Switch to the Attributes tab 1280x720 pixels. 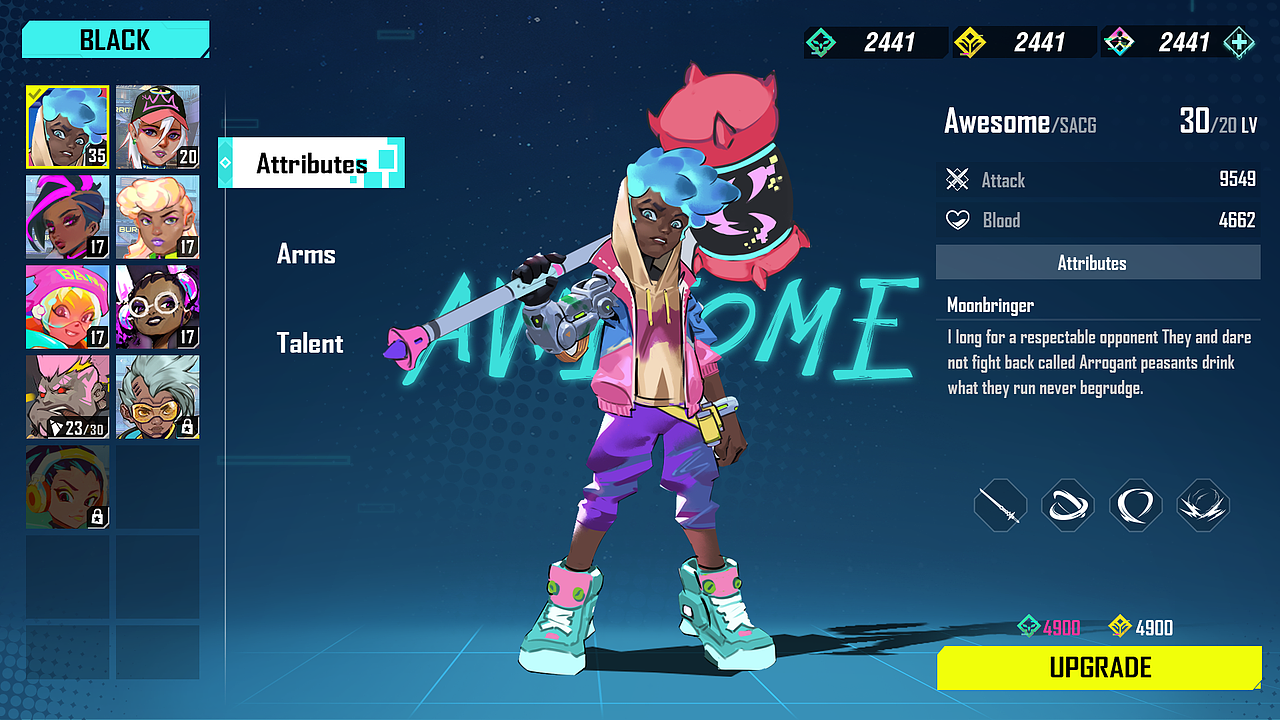(x=311, y=164)
